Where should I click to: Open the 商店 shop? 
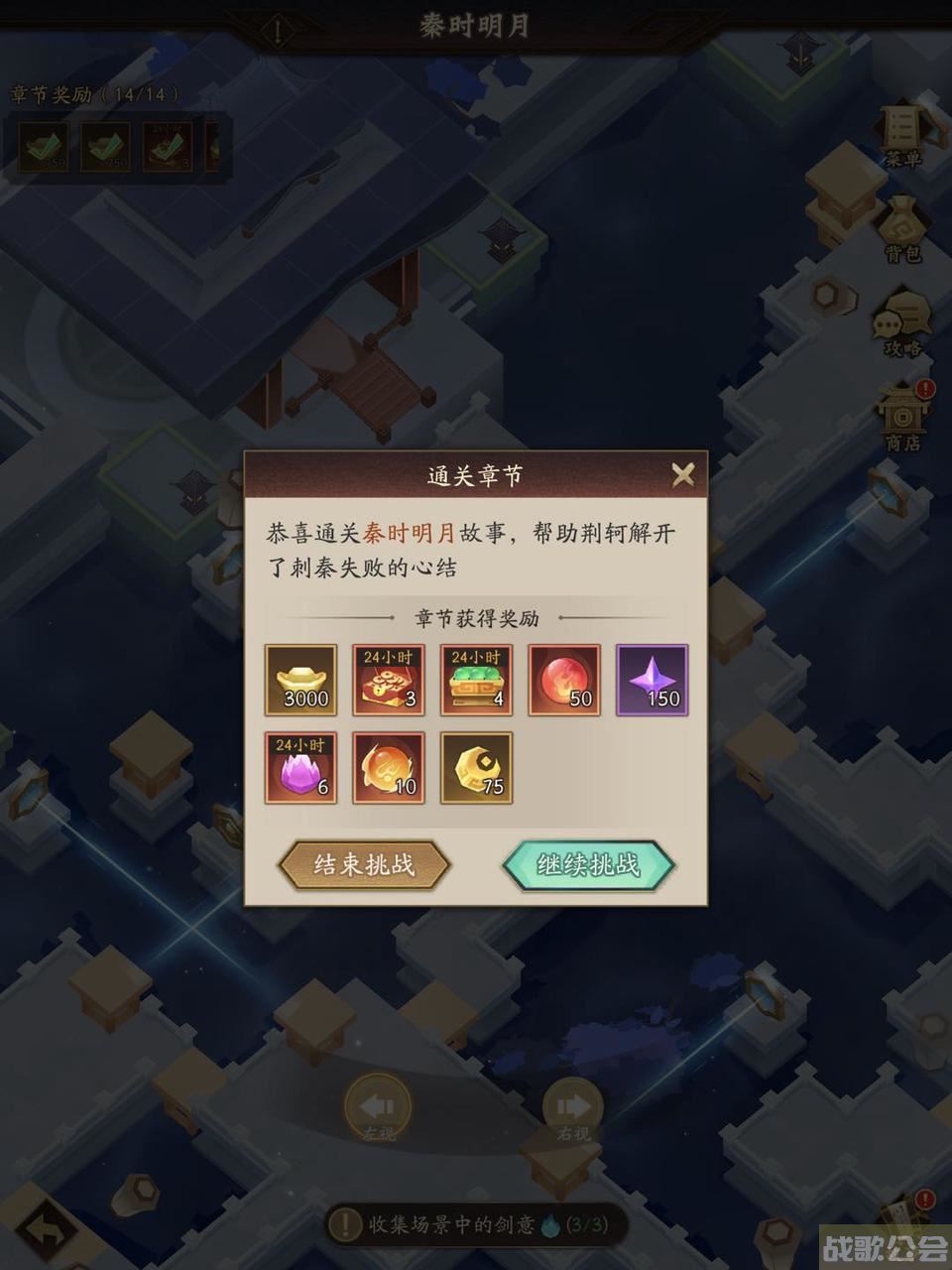point(902,417)
